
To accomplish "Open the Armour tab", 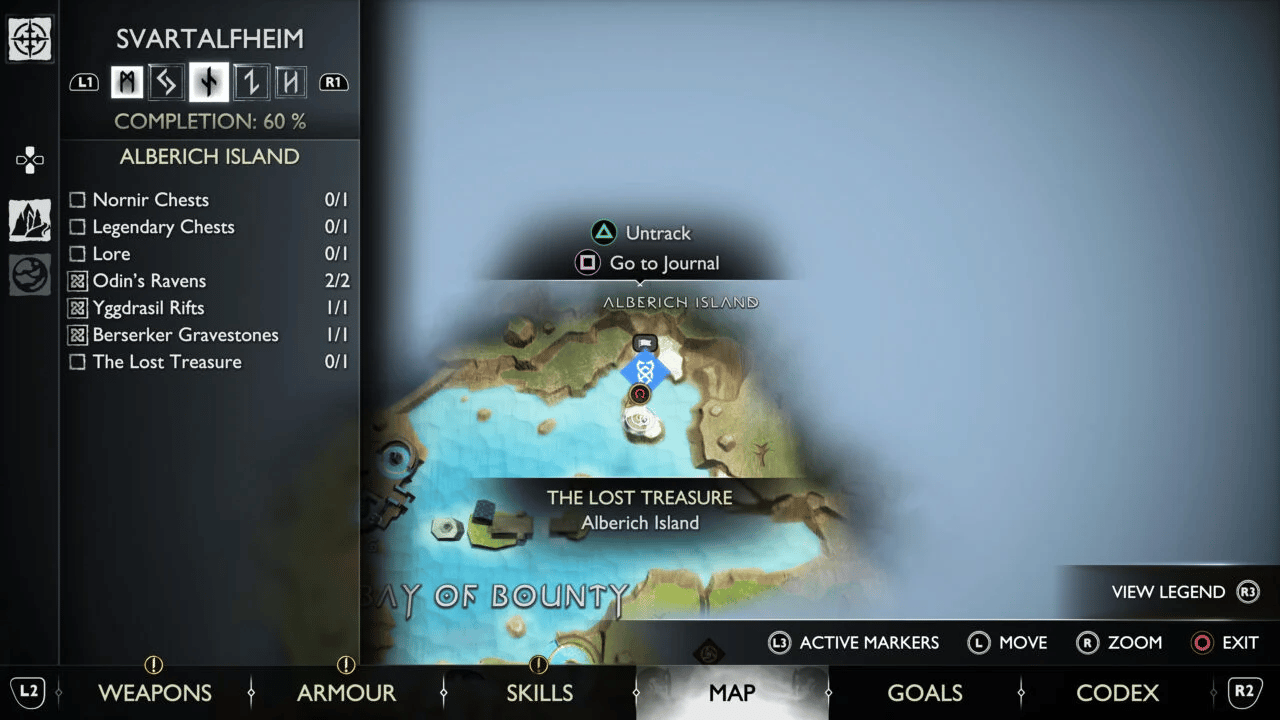I will 346,692.
